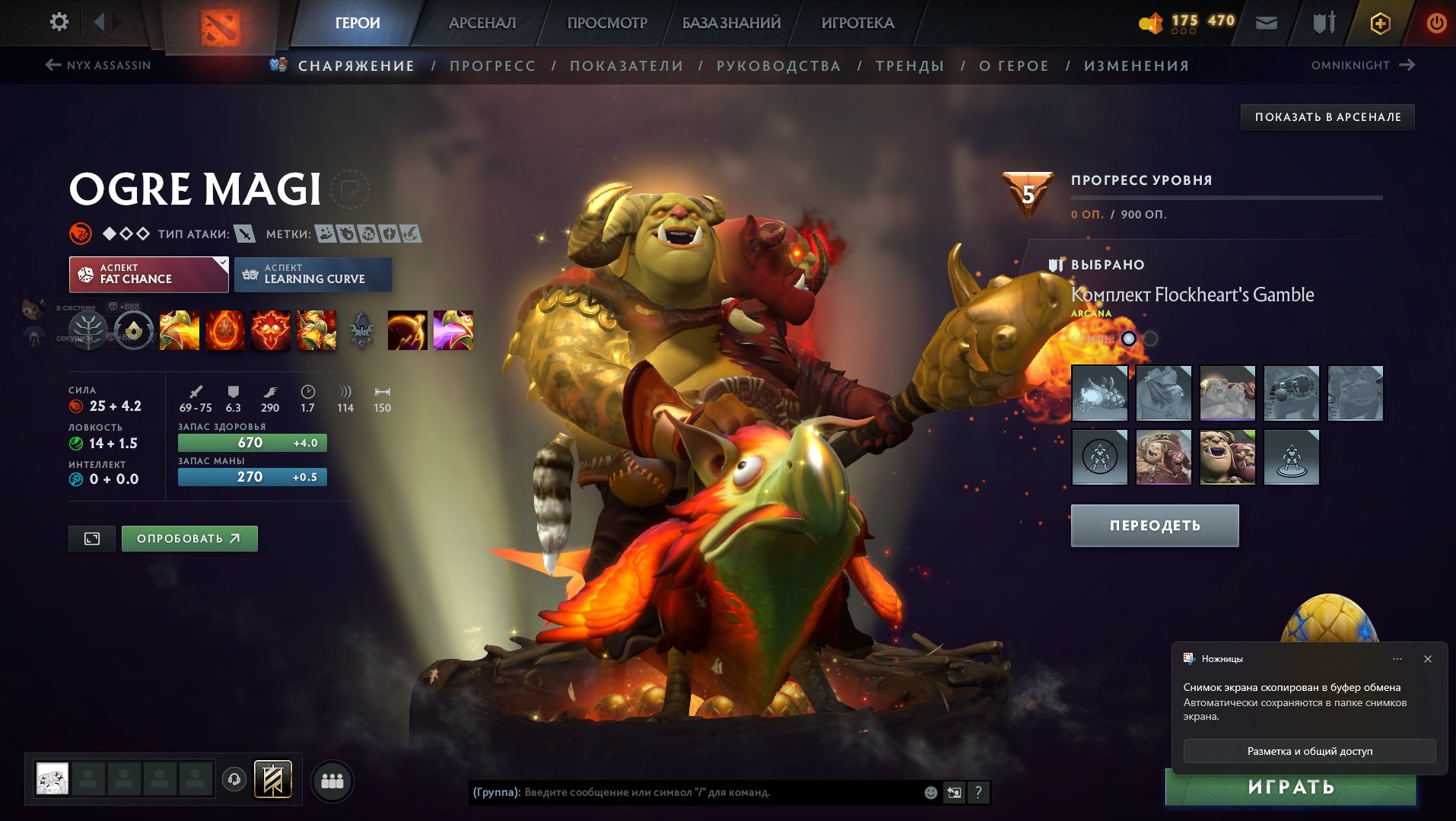
Task: Open the friends list icon
Action: click(x=332, y=780)
